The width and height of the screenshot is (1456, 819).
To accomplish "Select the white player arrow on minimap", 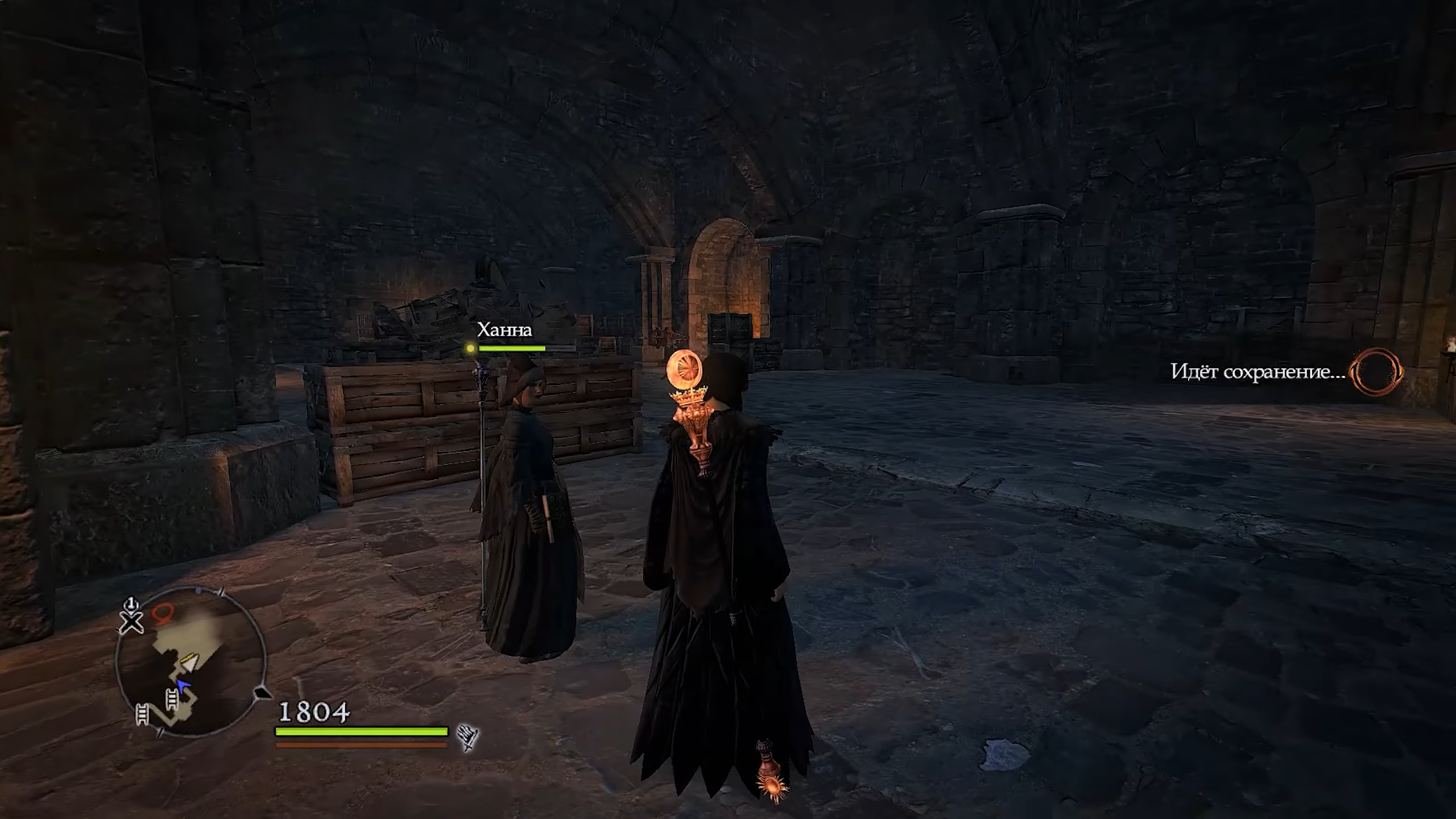I will (188, 662).
